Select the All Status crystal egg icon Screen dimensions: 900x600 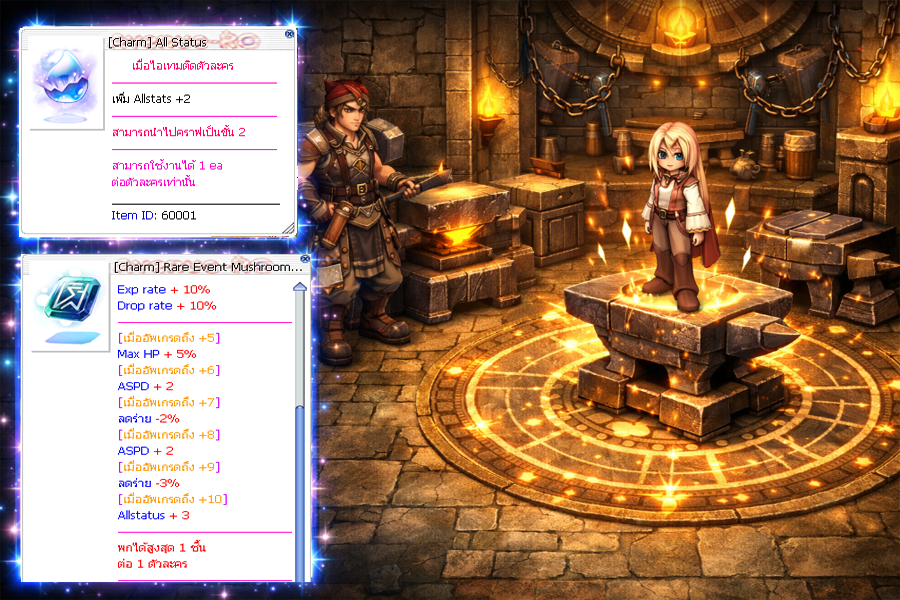pos(62,86)
